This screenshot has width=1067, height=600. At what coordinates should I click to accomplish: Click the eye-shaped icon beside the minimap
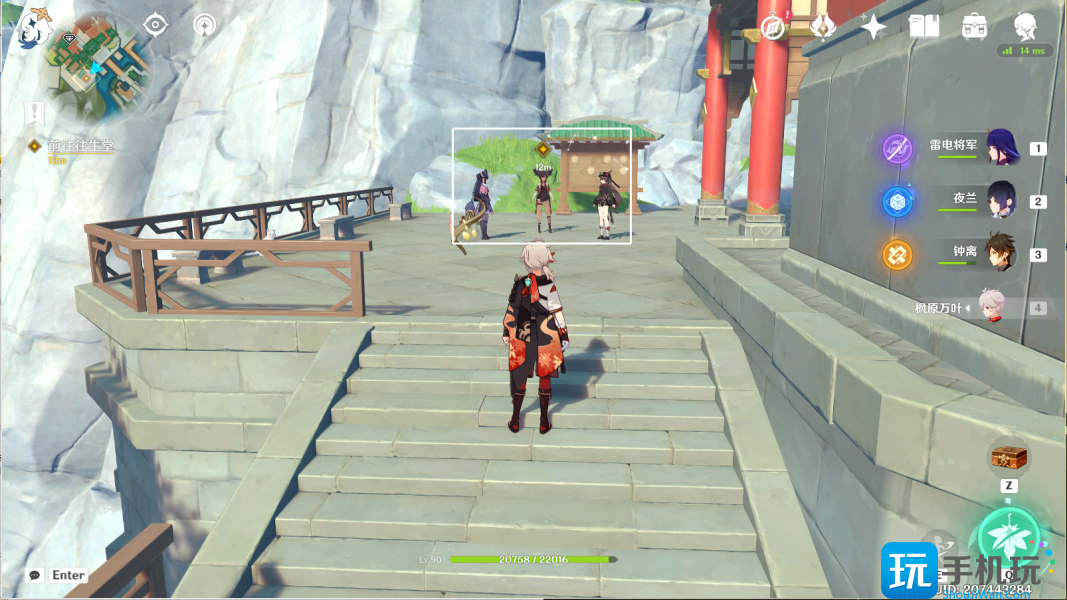[x=156, y=25]
